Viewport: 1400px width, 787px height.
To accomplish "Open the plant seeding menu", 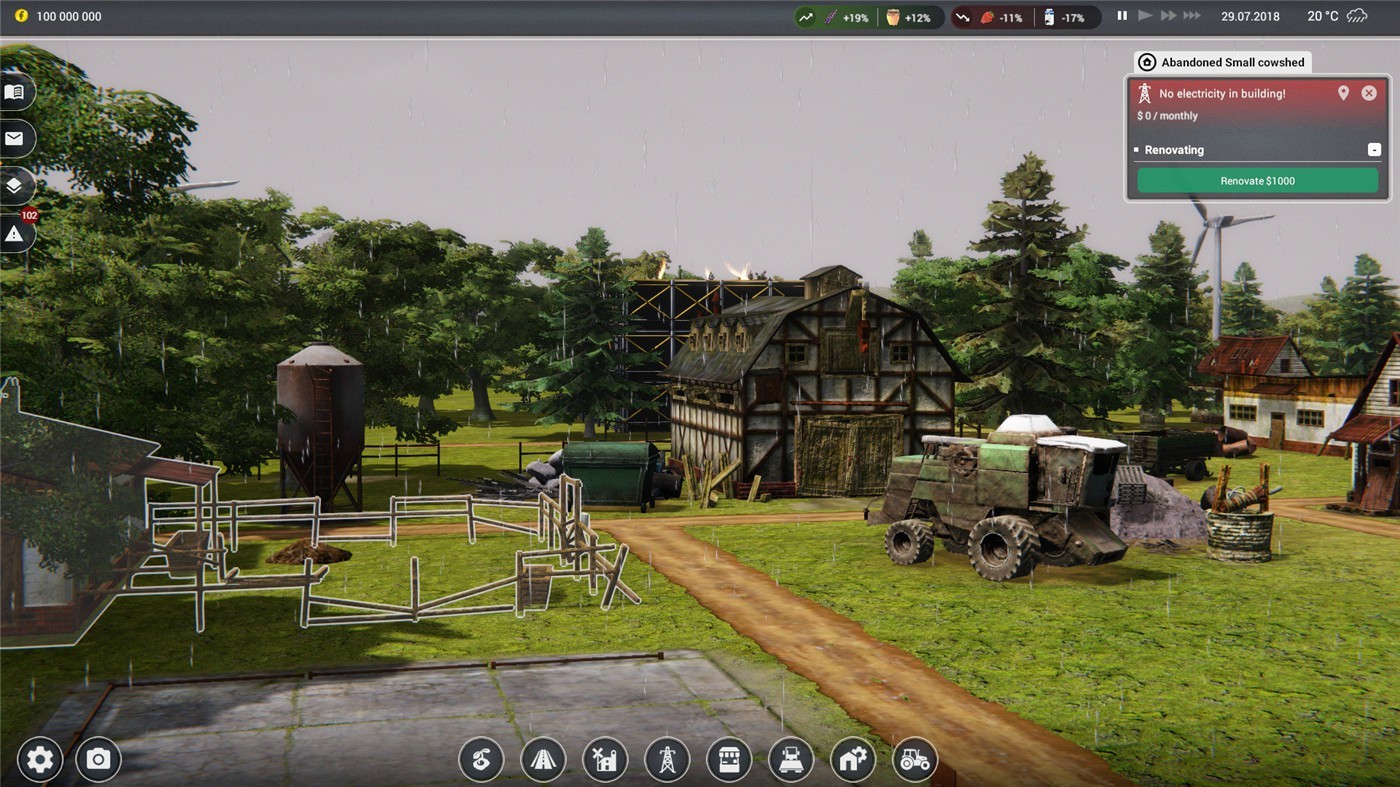I will coord(481,760).
